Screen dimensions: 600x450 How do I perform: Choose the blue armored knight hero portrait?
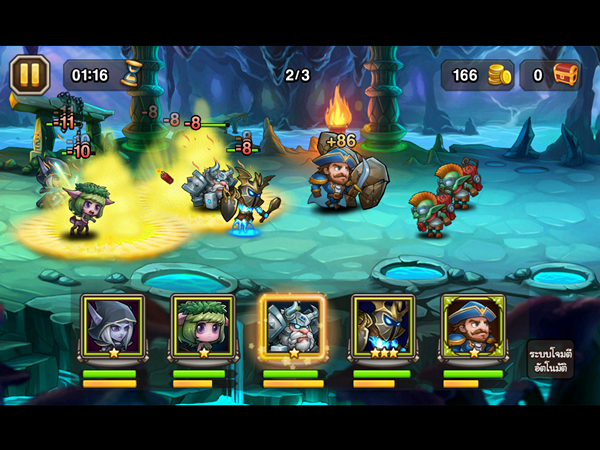pos(381,326)
